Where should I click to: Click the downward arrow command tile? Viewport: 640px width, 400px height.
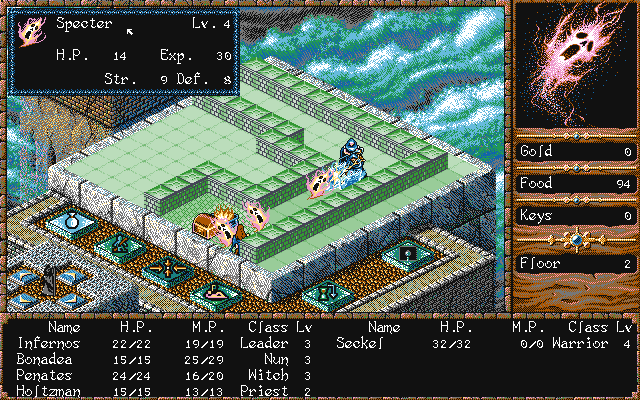click(x=327, y=294)
